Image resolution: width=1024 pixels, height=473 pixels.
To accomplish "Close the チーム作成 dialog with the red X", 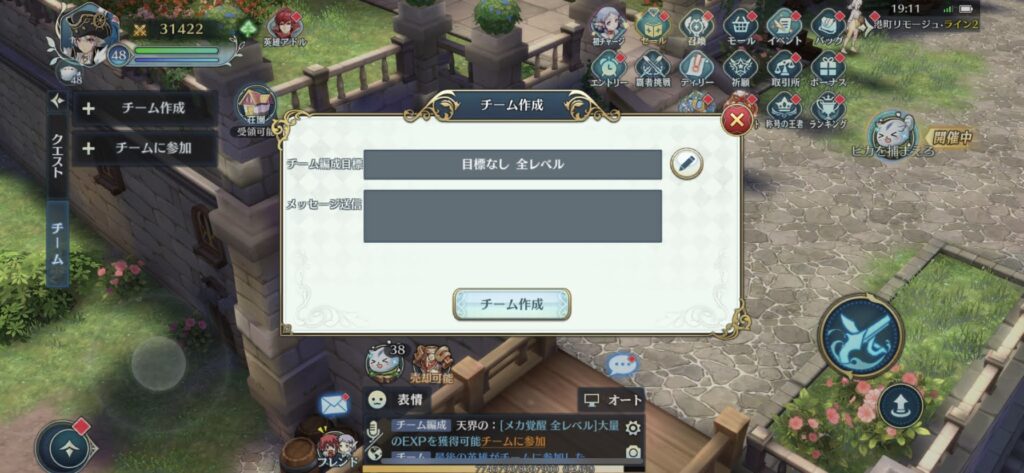I will coord(737,121).
